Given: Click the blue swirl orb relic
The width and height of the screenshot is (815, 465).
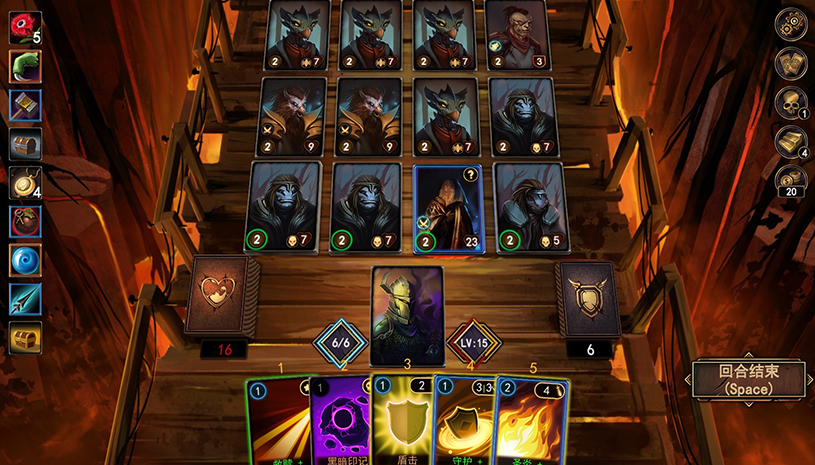Looking at the screenshot, I should [x=25, y=260].
